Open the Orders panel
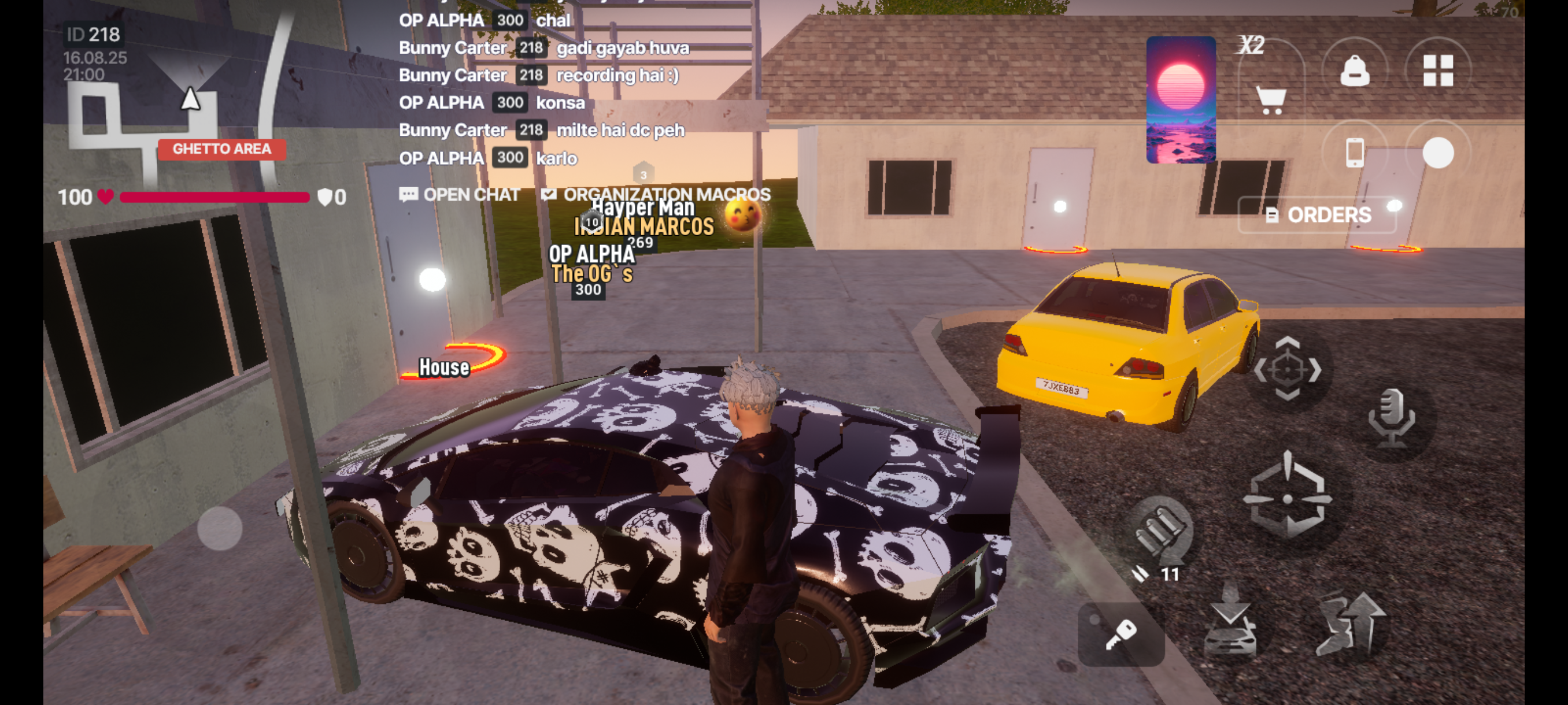Screen dimensions: 1568x705 tap(1318, 215)
